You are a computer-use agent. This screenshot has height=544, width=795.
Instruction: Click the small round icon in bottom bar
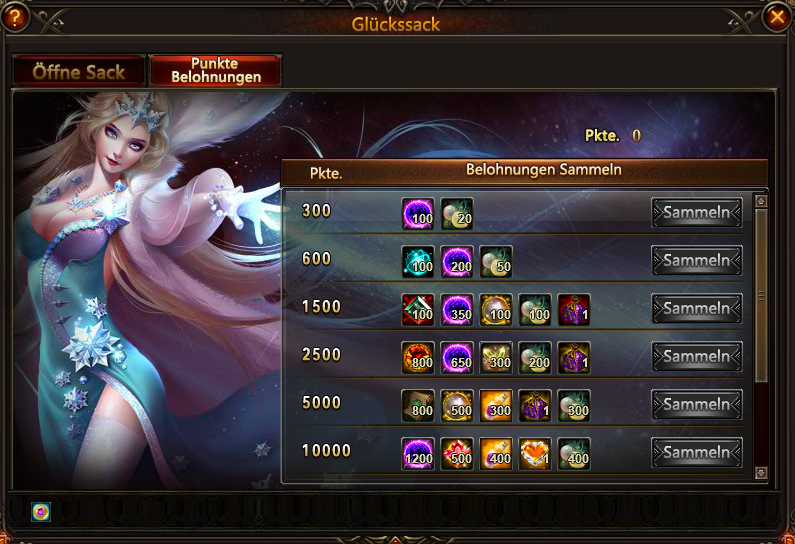pyautogui.click(x=40, y=511)
